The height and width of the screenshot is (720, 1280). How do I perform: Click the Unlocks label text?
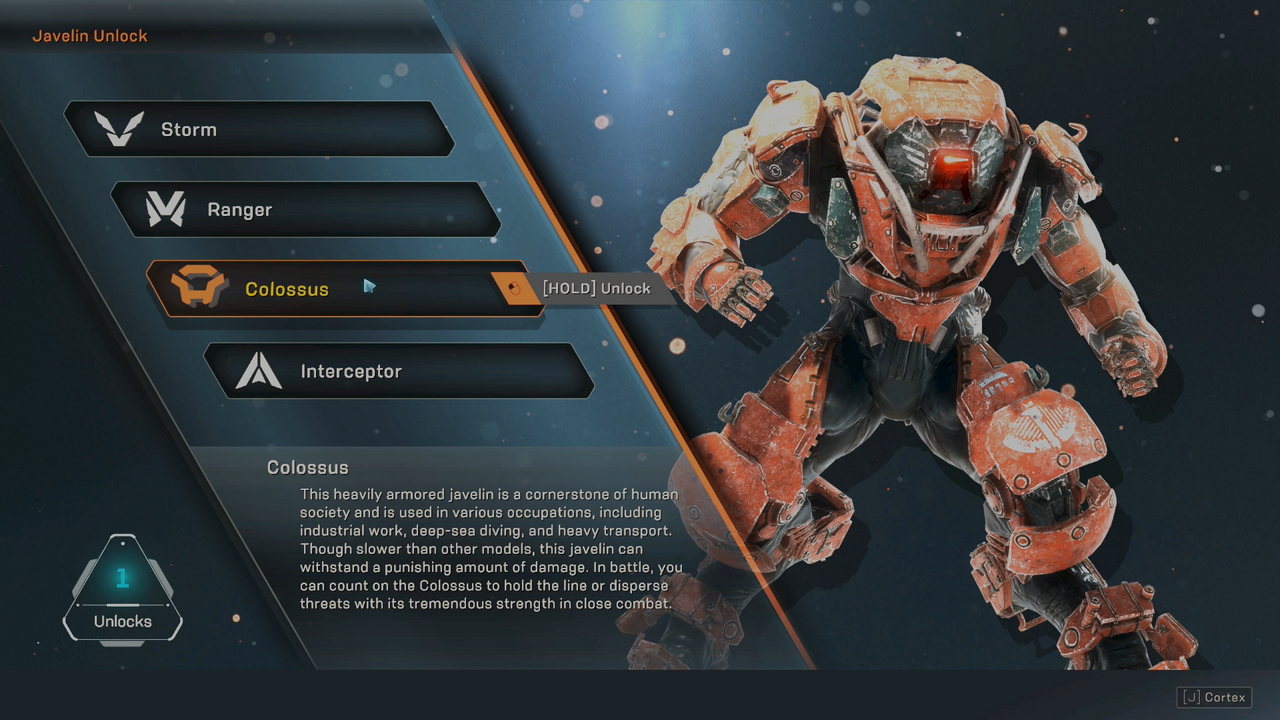click(x=122, y=620)
